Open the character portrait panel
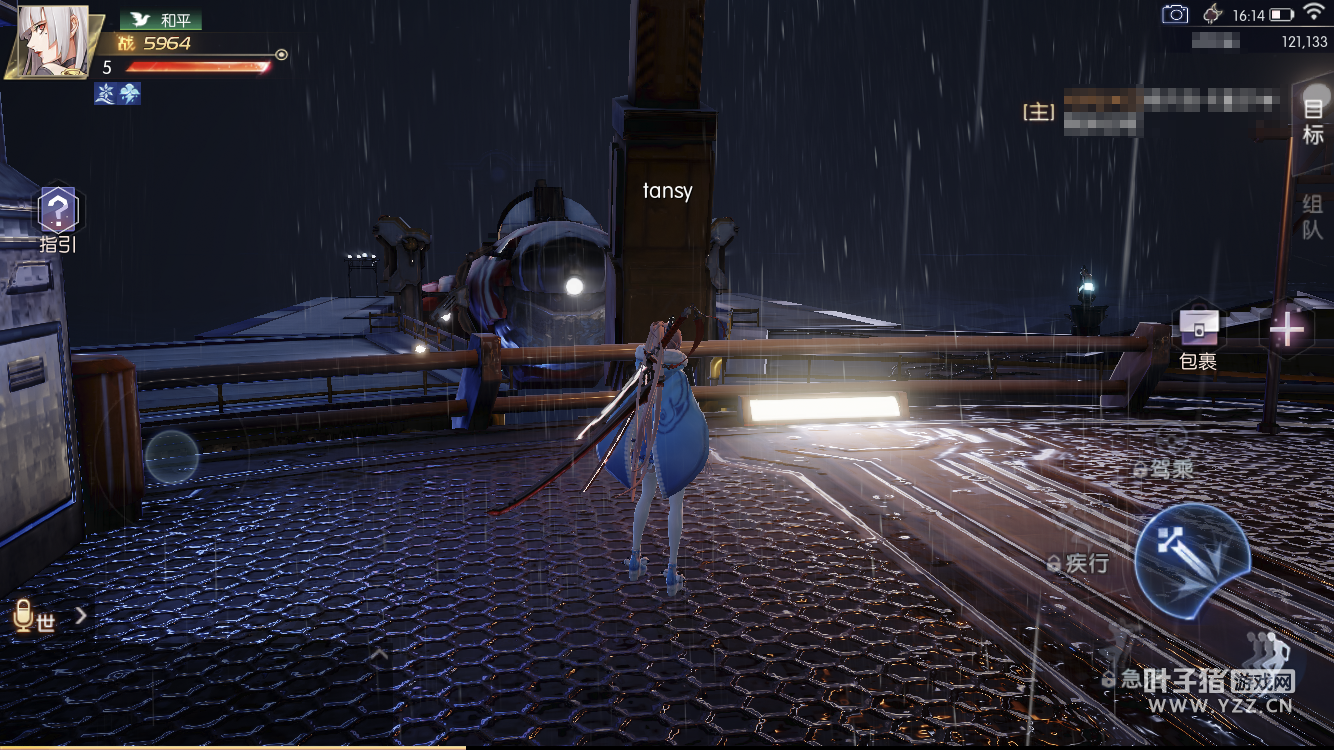Viewport: 1334px width, 750px height. pos(47,42)
